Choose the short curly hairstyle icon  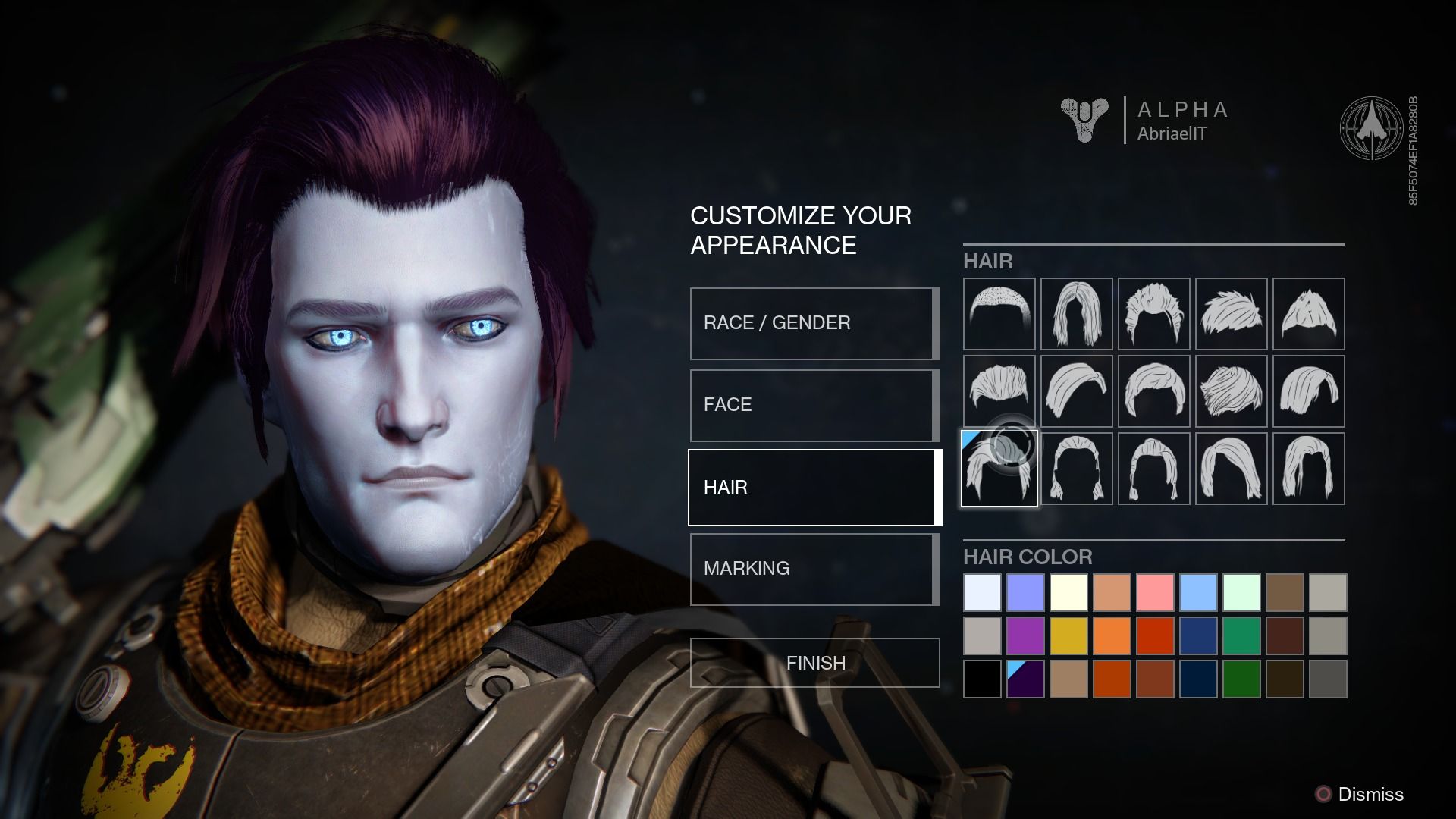pyautogui.click(x=1153, y=315)
